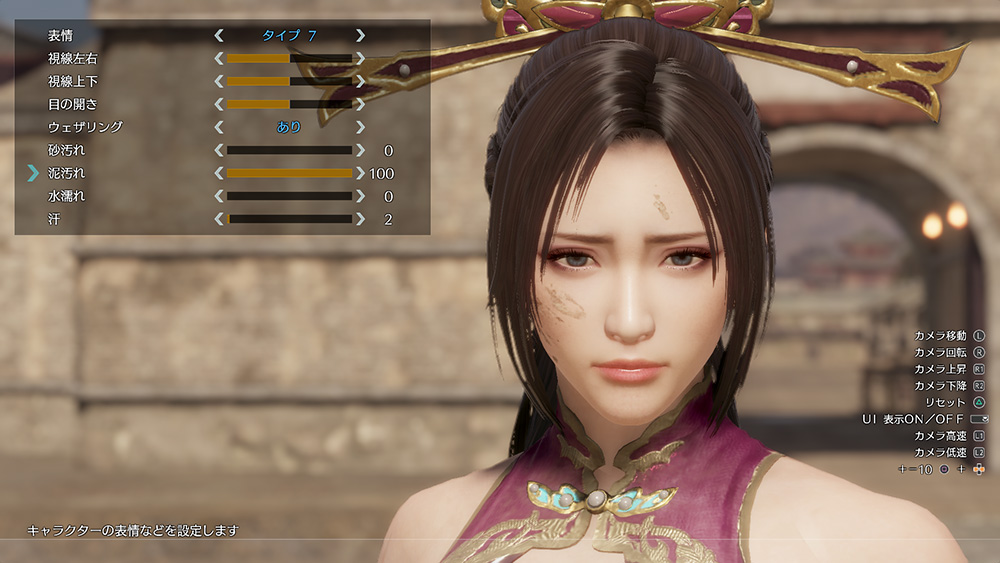This screenshot has width=1000, height=563.
Task: Increase 砂汚れ using the right arrow
Action: pos(360,150)
